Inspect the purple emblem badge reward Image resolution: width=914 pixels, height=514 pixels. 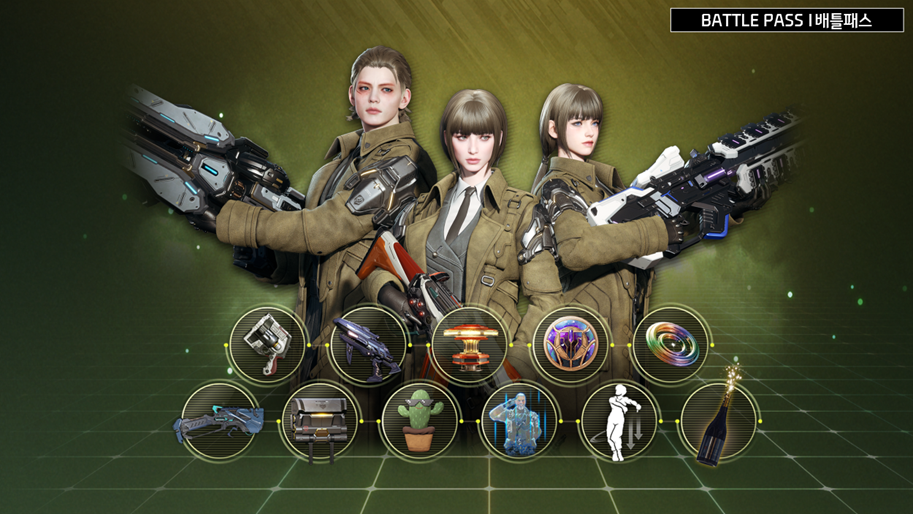click(570, 344)
